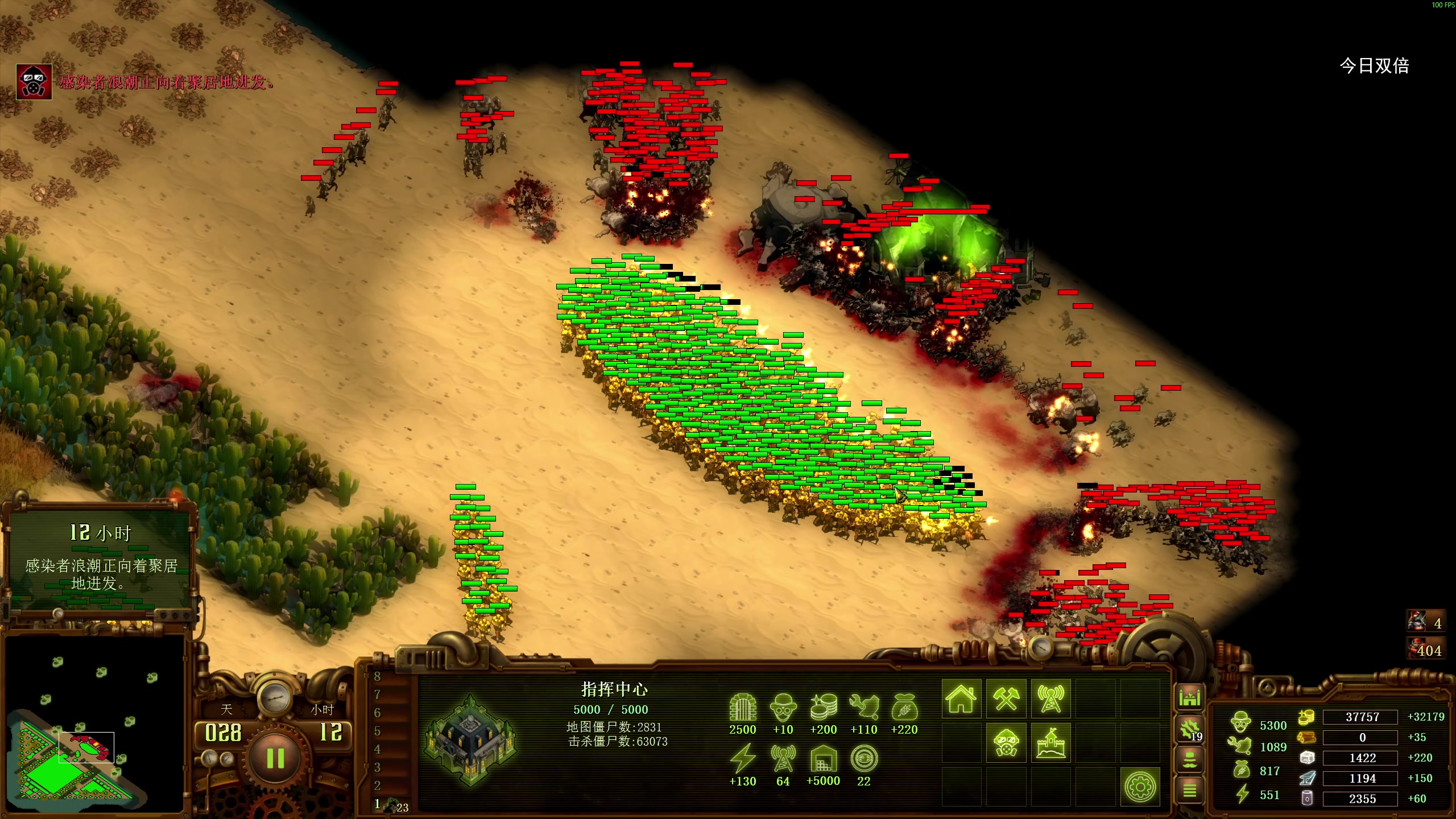Open the main menu with the three-line button
Image resolution: width=1456 pixels, height=819 pixels.
coord(1189,790)
